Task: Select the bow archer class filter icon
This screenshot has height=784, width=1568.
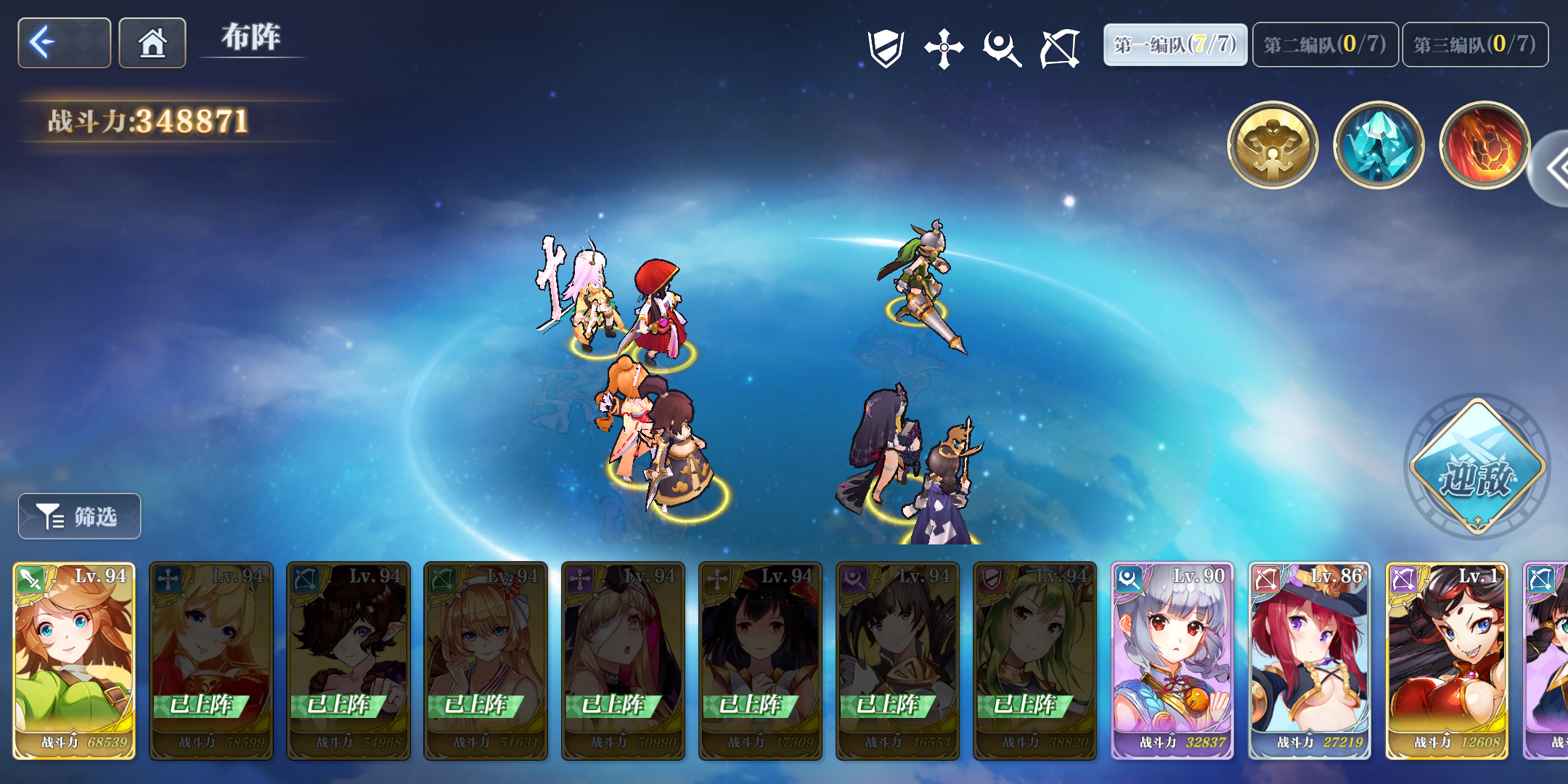Action: pyautogui.click(x=1058, y=46)
